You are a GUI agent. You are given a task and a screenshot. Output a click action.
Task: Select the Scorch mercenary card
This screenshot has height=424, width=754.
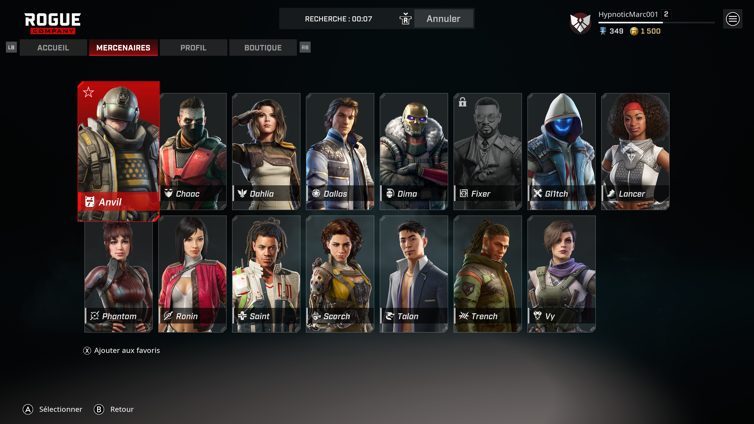(x=340, y=273)
